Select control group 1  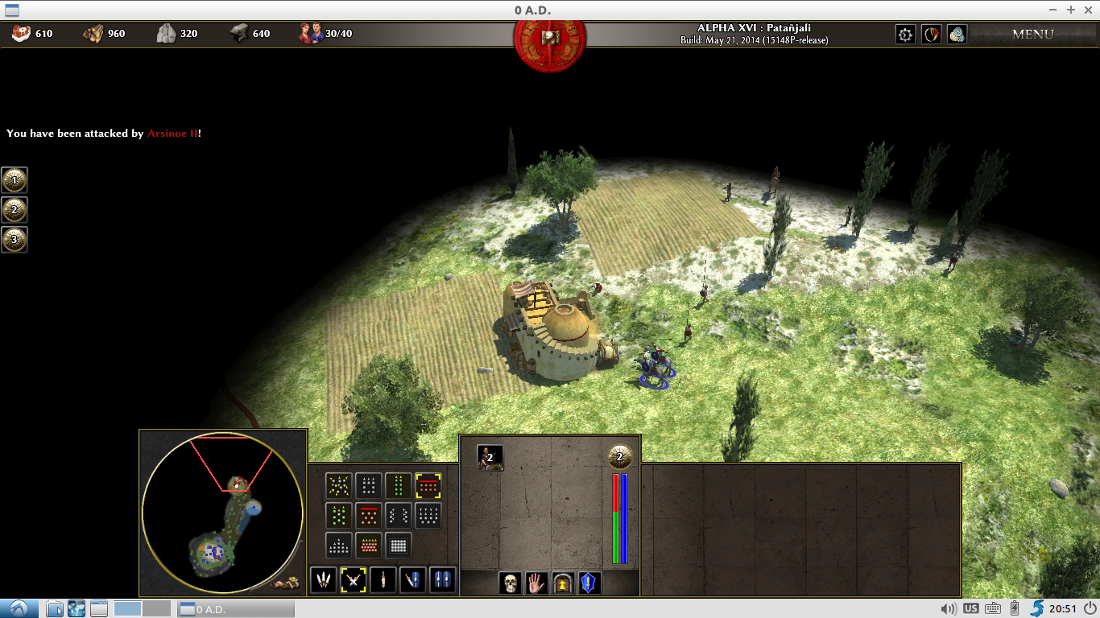pyautogui.click(x=14, y=180)
